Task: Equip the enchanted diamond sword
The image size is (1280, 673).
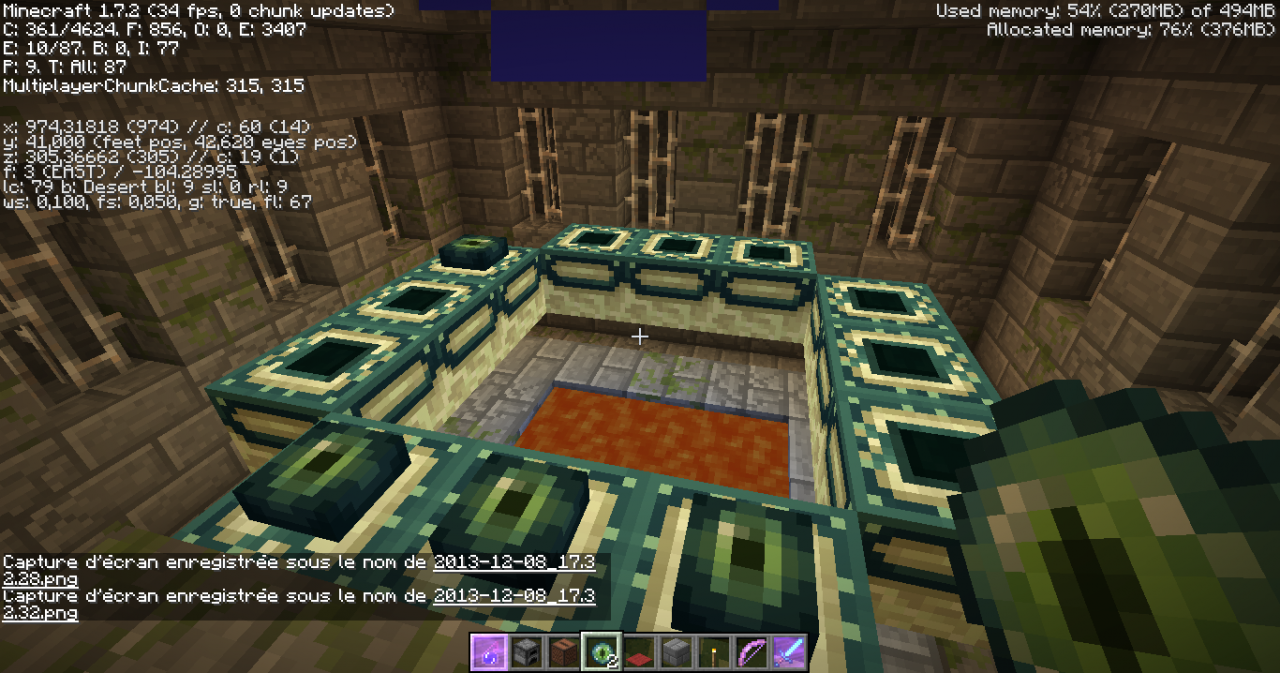Action: click(787, 652)
